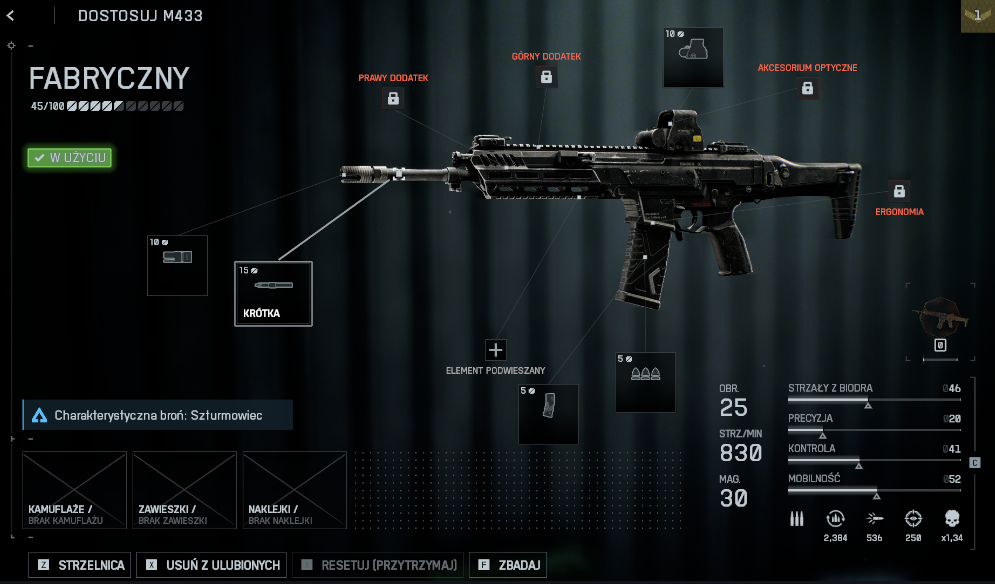Select the weapon preview thumbnail
Image resolution: width=995 pixels, height=584 pixels.
(x=939, y=322)
